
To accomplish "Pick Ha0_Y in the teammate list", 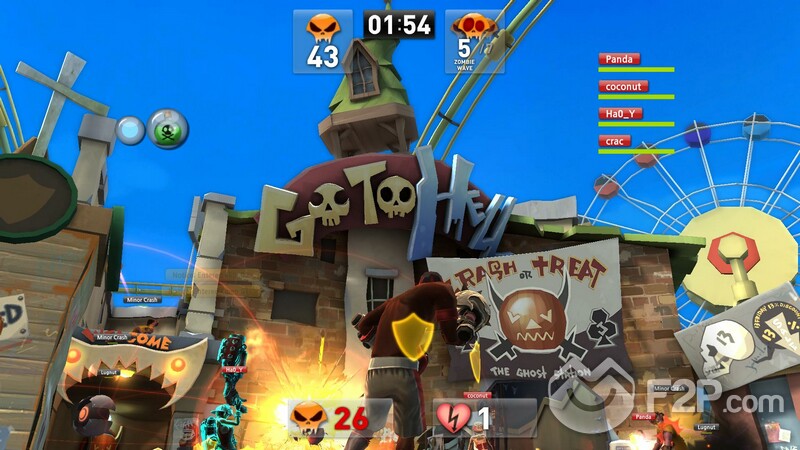I will point(621,114).
